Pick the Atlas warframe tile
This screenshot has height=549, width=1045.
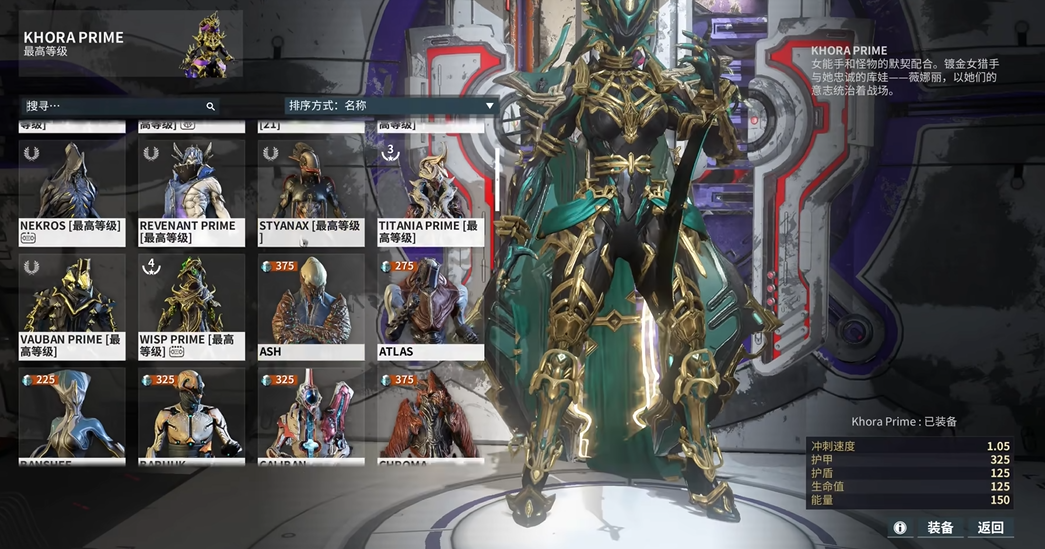tap(431, 306)
